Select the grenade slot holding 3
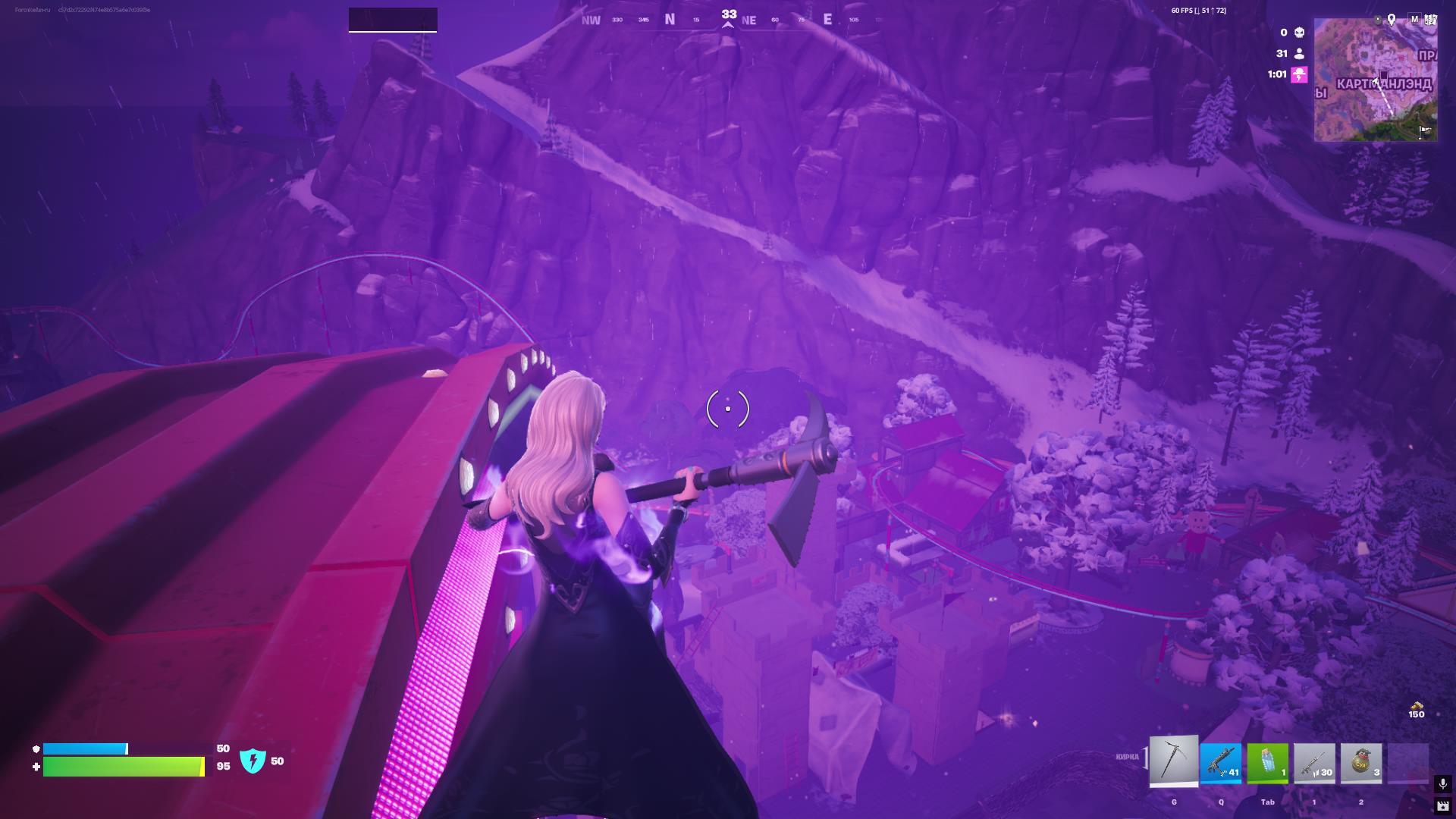The width and height of the screenshot is (1456, 819). coord(1361,763)
